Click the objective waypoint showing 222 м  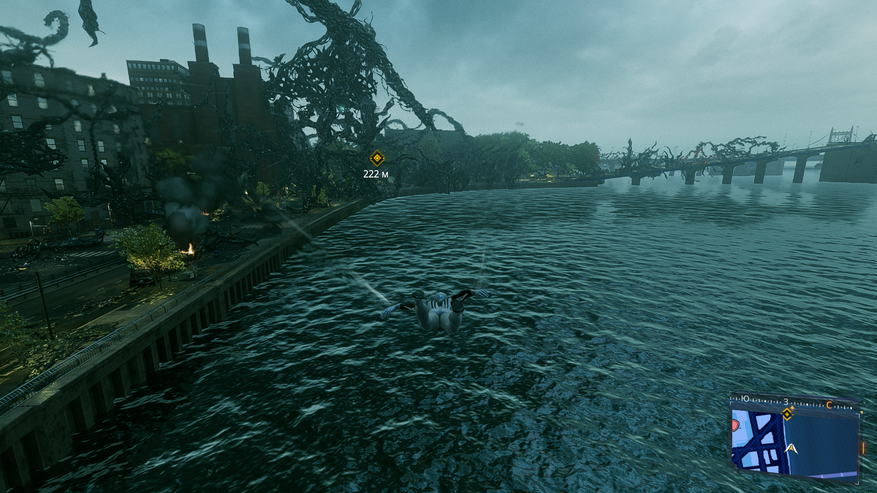pyautogui.click(x=377, y=158)
